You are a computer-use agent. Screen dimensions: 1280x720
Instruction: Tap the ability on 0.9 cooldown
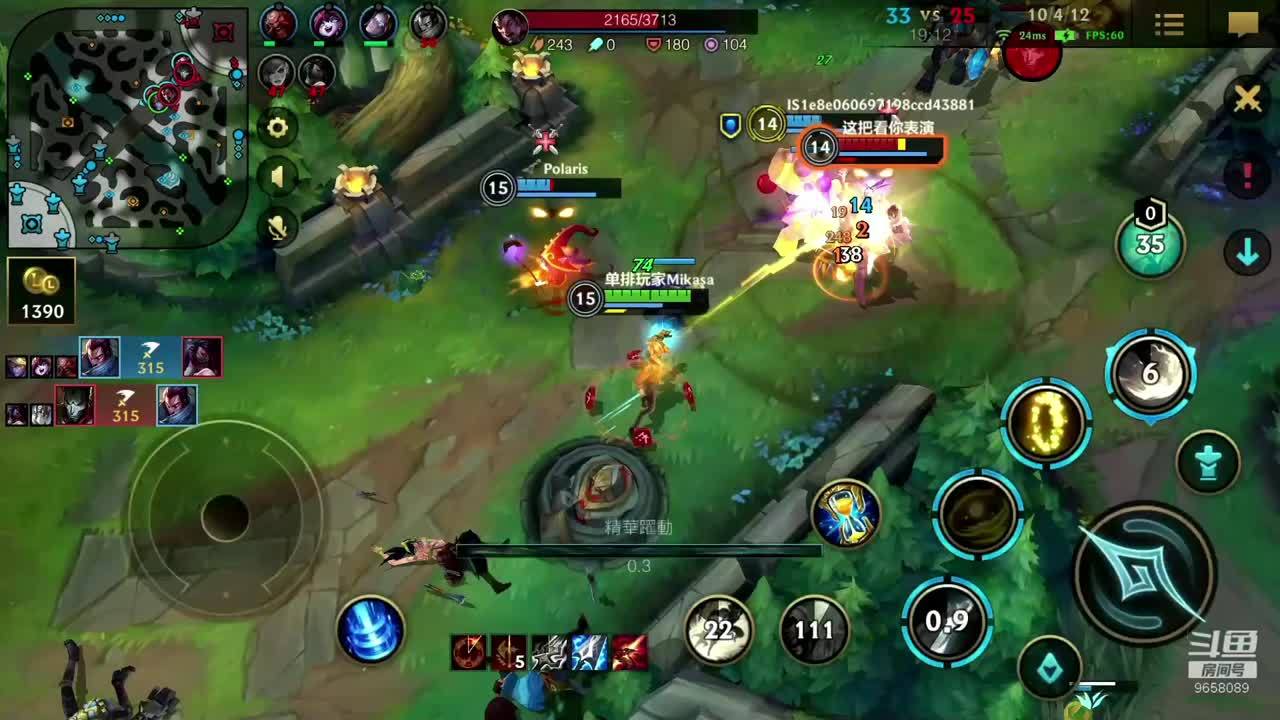946,621
